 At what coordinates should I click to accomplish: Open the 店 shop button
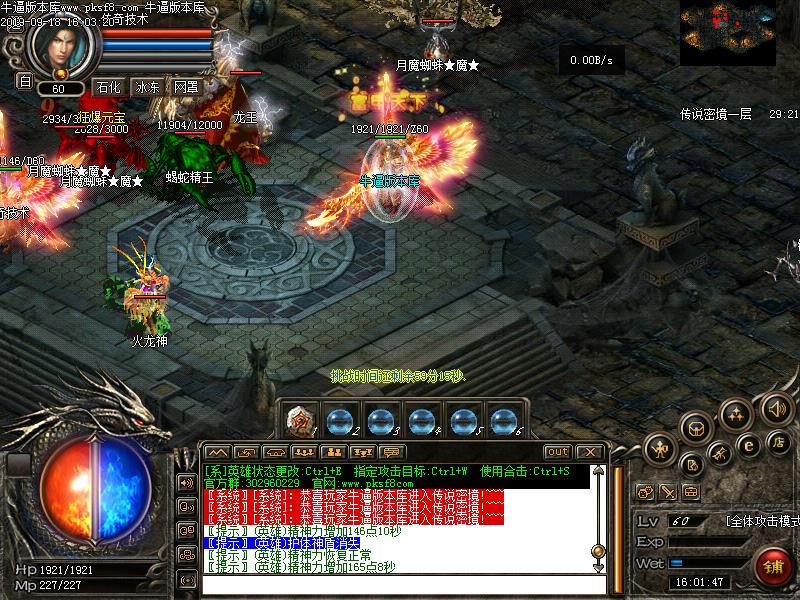click(777, 441)
